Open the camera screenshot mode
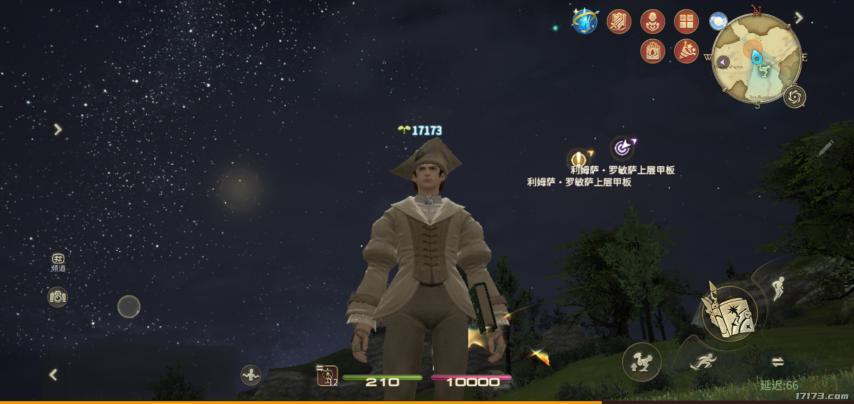The width and height of the screenshot is (854, 404). (x=58, y=297)
